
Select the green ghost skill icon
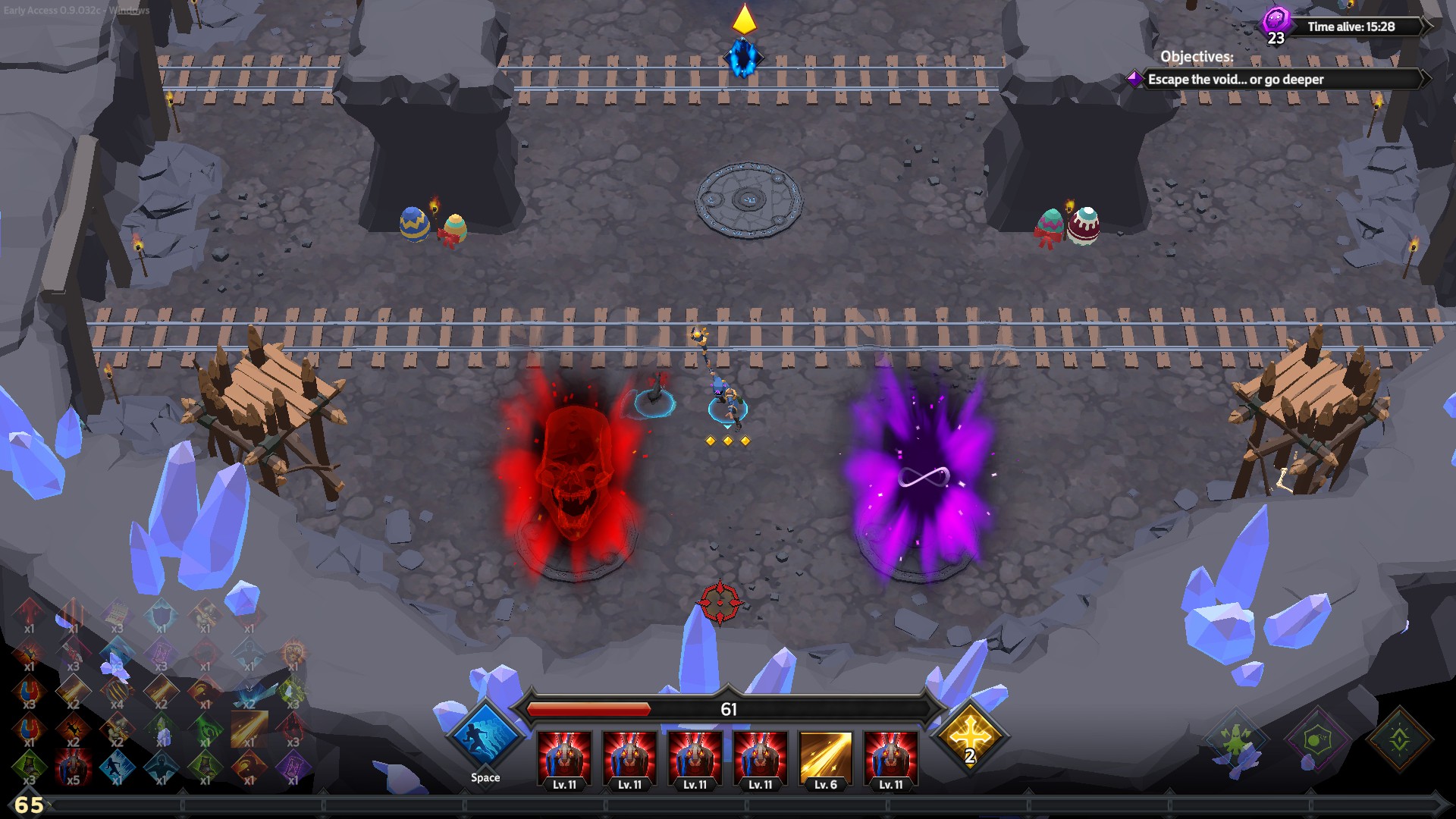pyautogui.click(x=1235, y=739)
